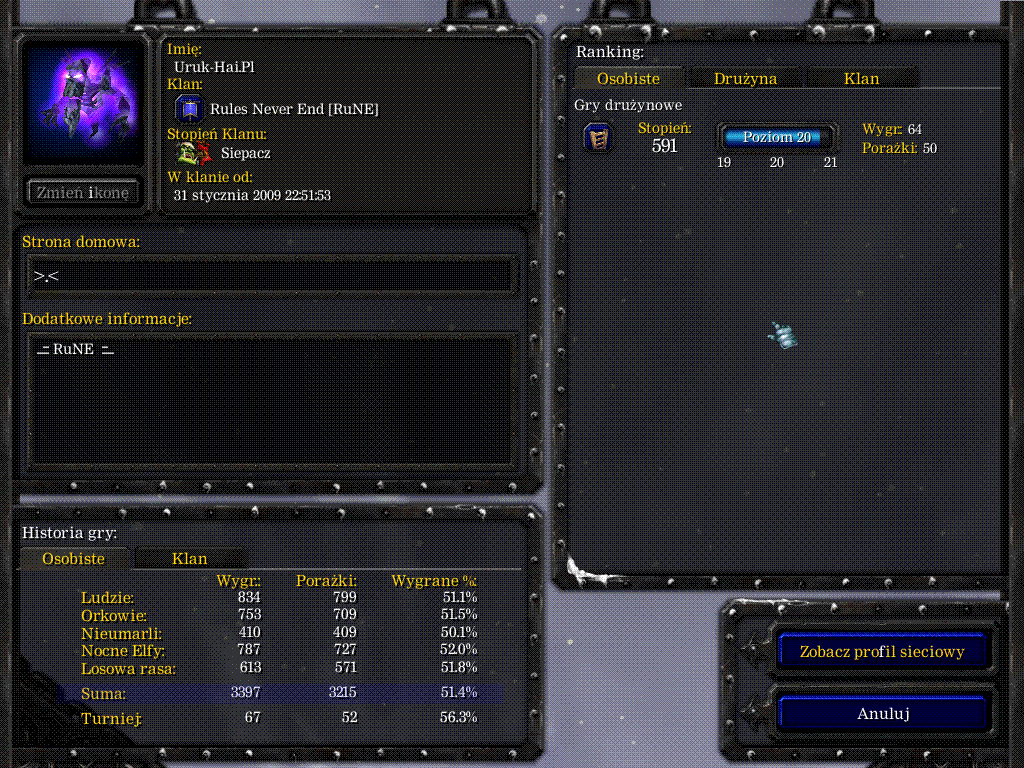Edit the Strona domowa field

270,276
